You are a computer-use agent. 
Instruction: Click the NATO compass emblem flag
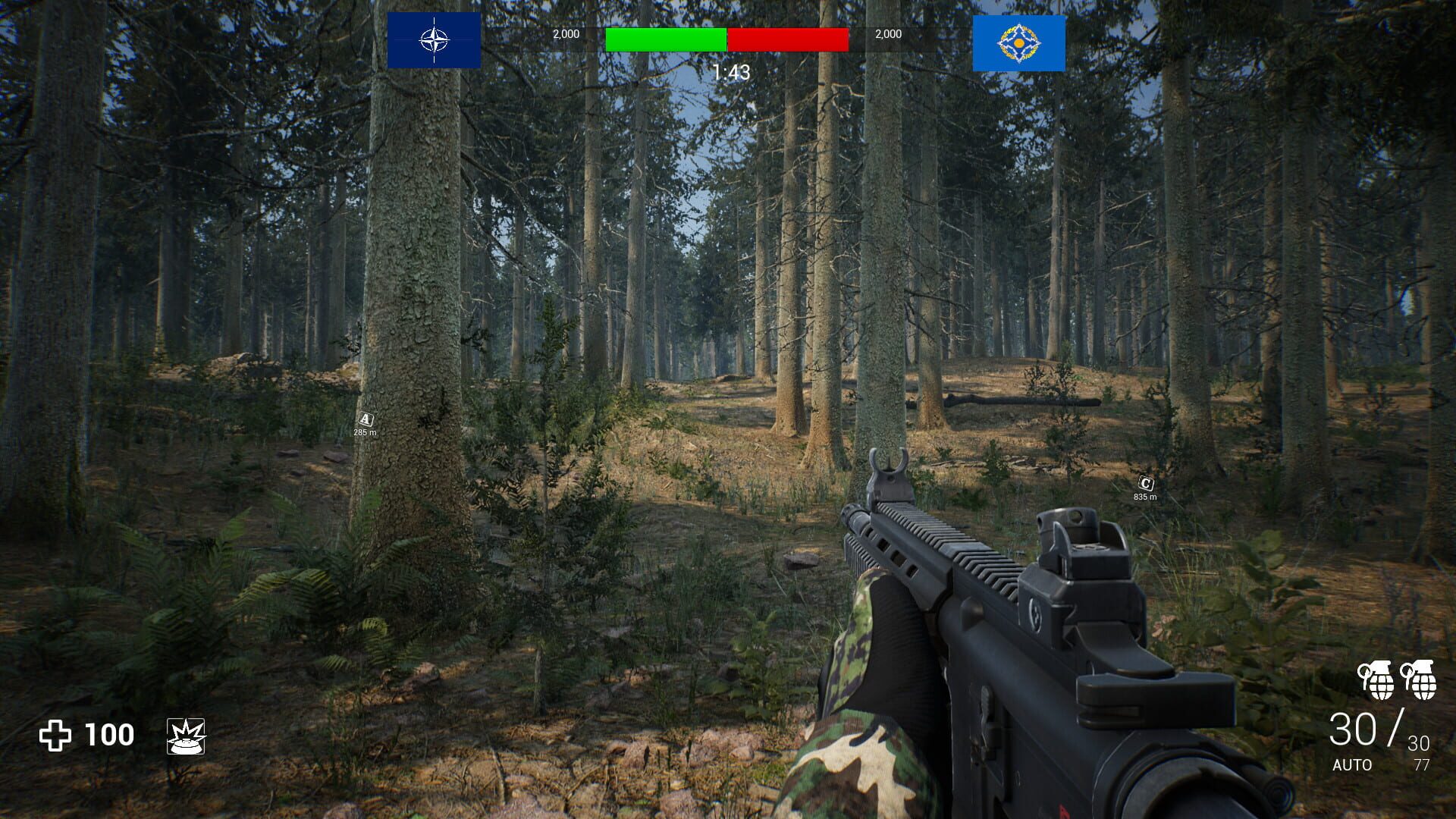pyautogui.click(x=434, y=40)
